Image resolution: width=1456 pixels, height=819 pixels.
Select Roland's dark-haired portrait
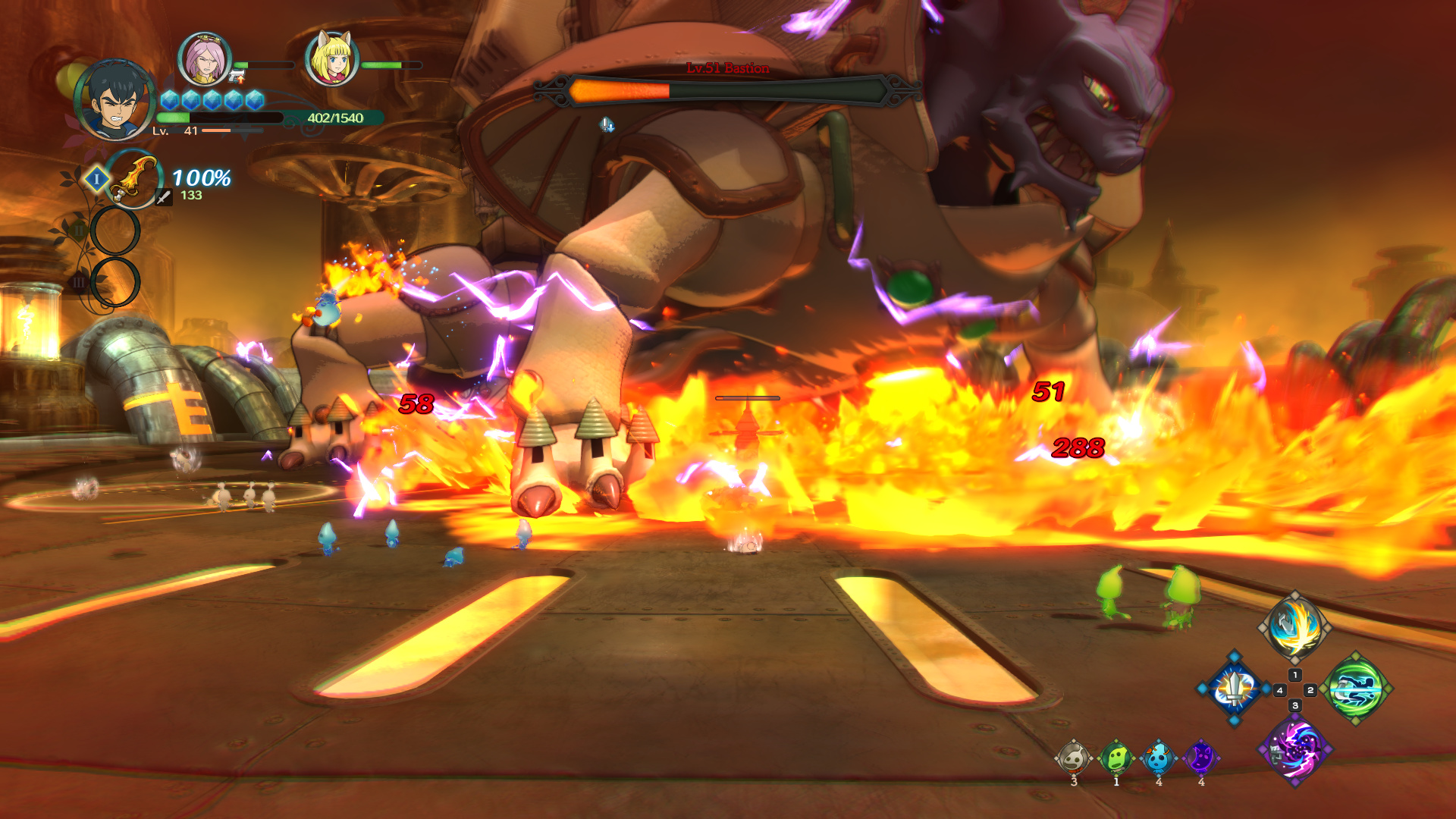click(x=115, y=101)
